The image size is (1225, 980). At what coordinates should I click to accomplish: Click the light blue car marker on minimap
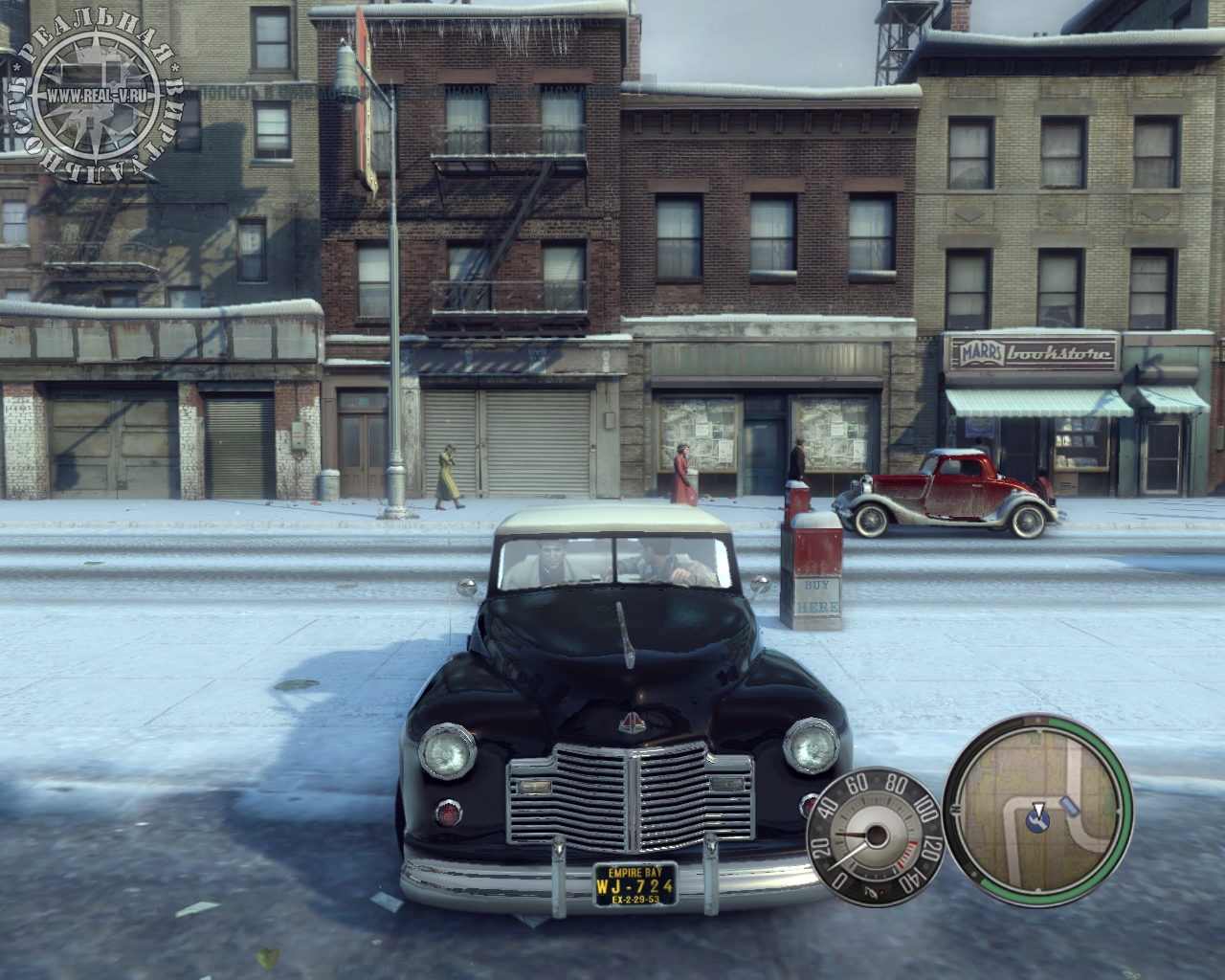(1069, 807)
